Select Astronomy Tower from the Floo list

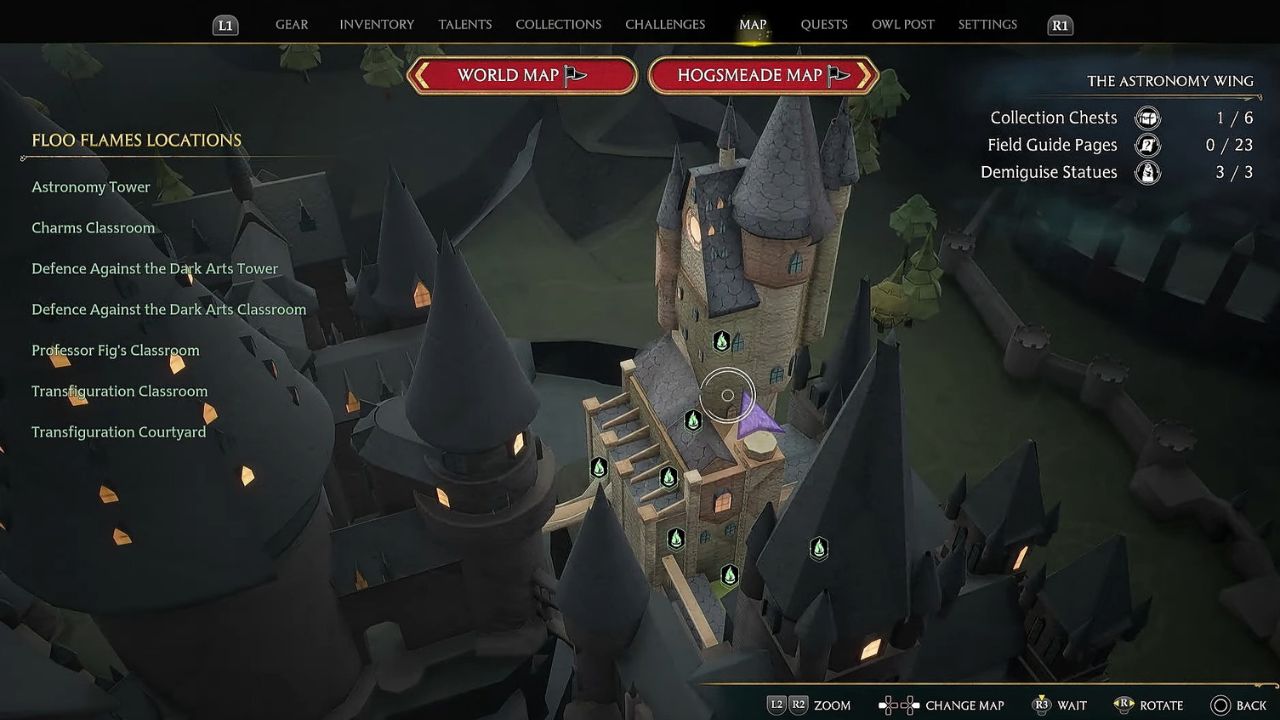(91, 187)
